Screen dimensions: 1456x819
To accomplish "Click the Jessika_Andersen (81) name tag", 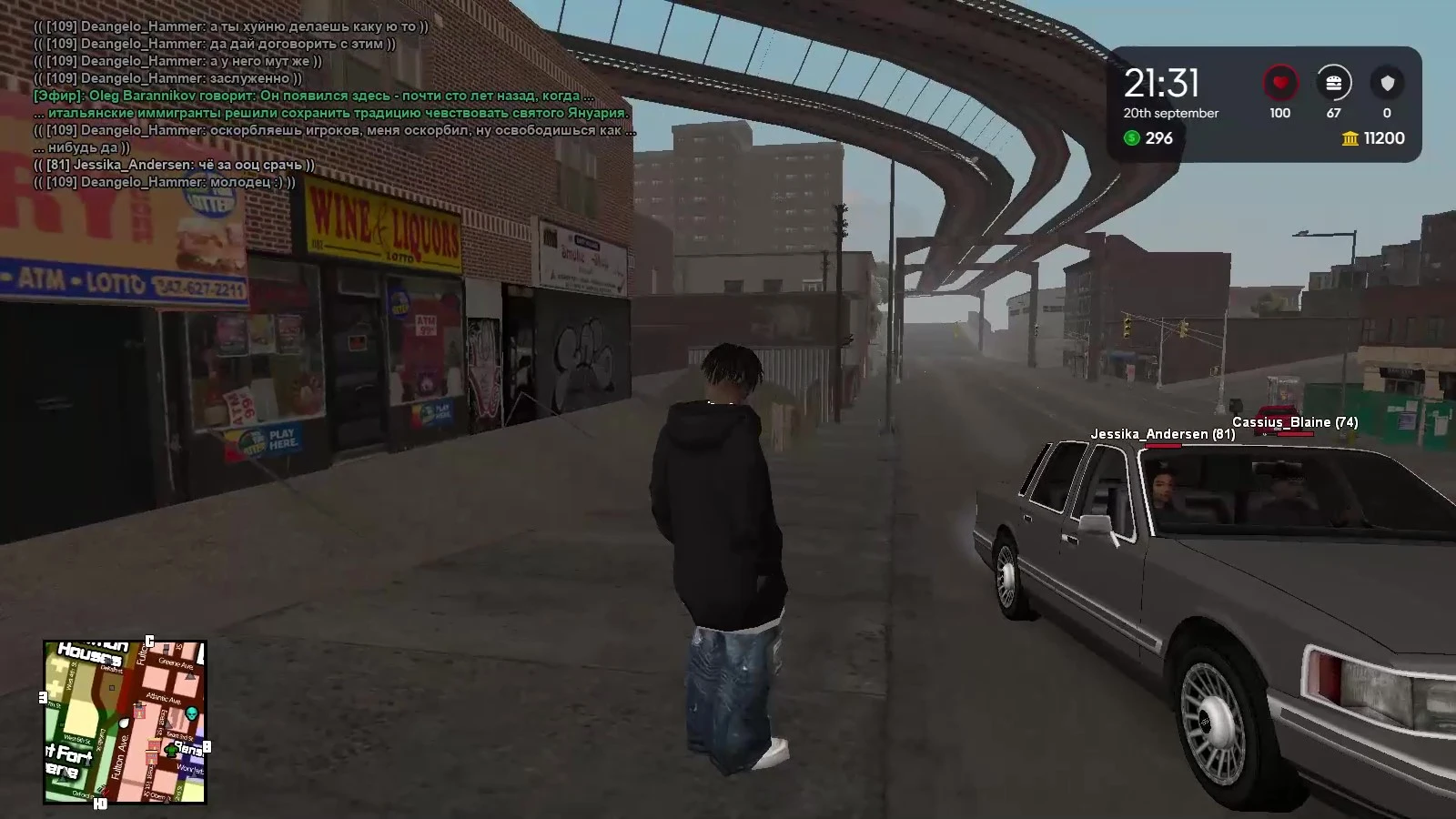I will (x=1162, y=434).
